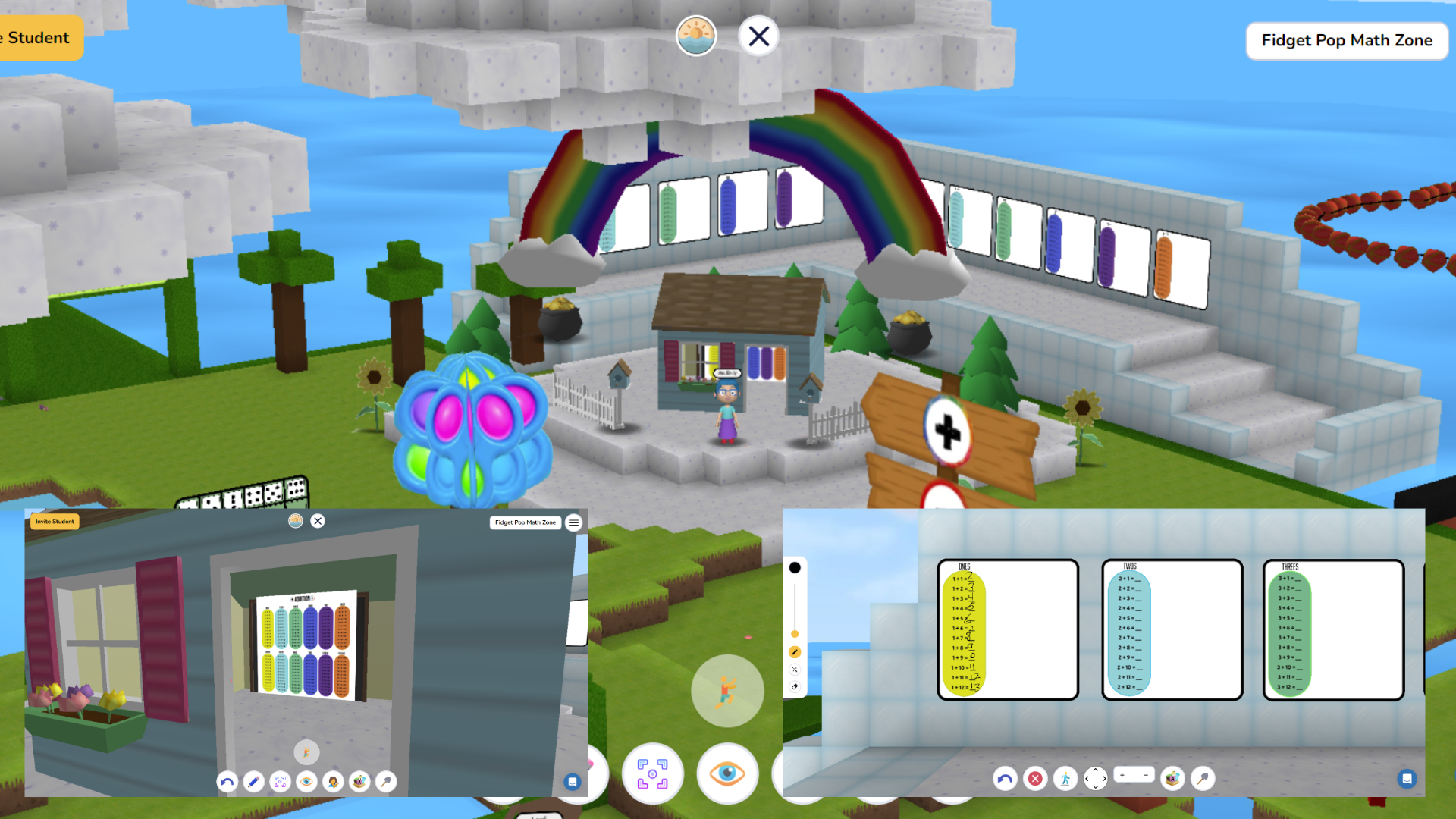Click the avatar customization icon in the mini window
The height and width of the screenshot is (819, 1456).
pos(333,781)
